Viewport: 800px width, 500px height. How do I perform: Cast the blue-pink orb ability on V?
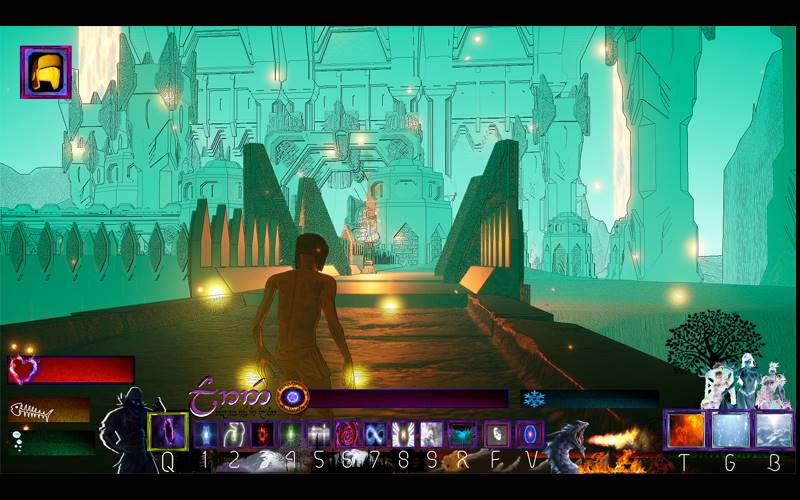pyautogui.click(x=529, y=434)
